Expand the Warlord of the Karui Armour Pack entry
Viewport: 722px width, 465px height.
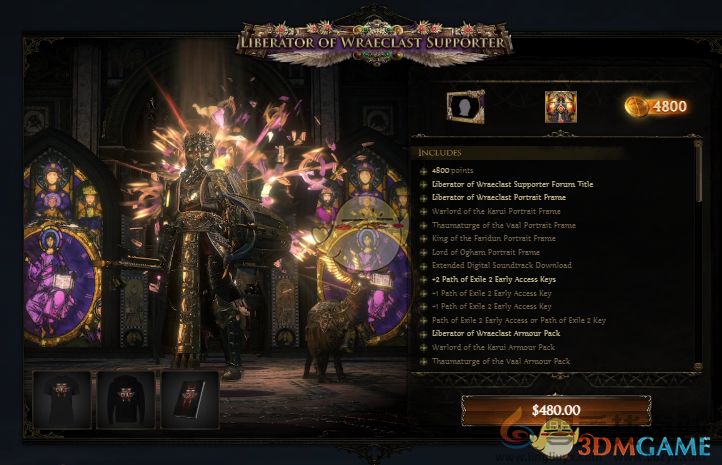(x=424, y=346)
